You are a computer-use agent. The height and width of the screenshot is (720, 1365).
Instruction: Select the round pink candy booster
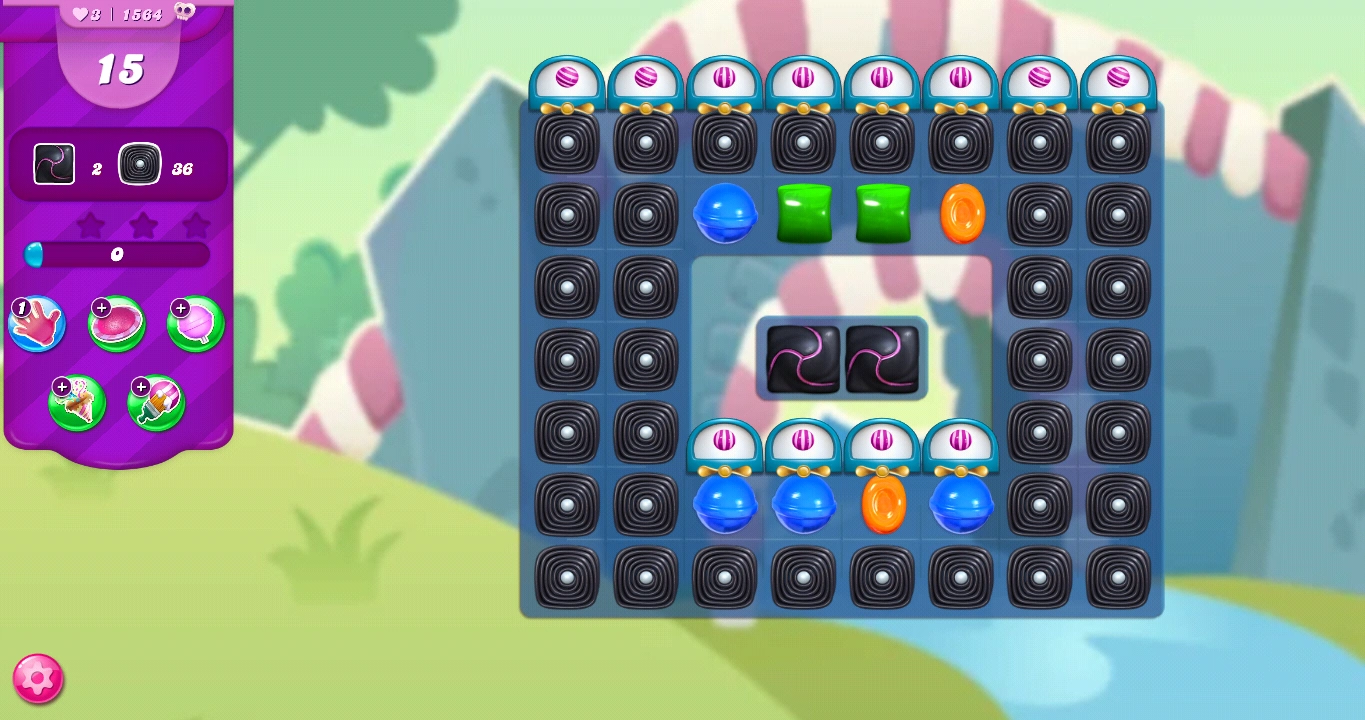click(x=118, y=324)
